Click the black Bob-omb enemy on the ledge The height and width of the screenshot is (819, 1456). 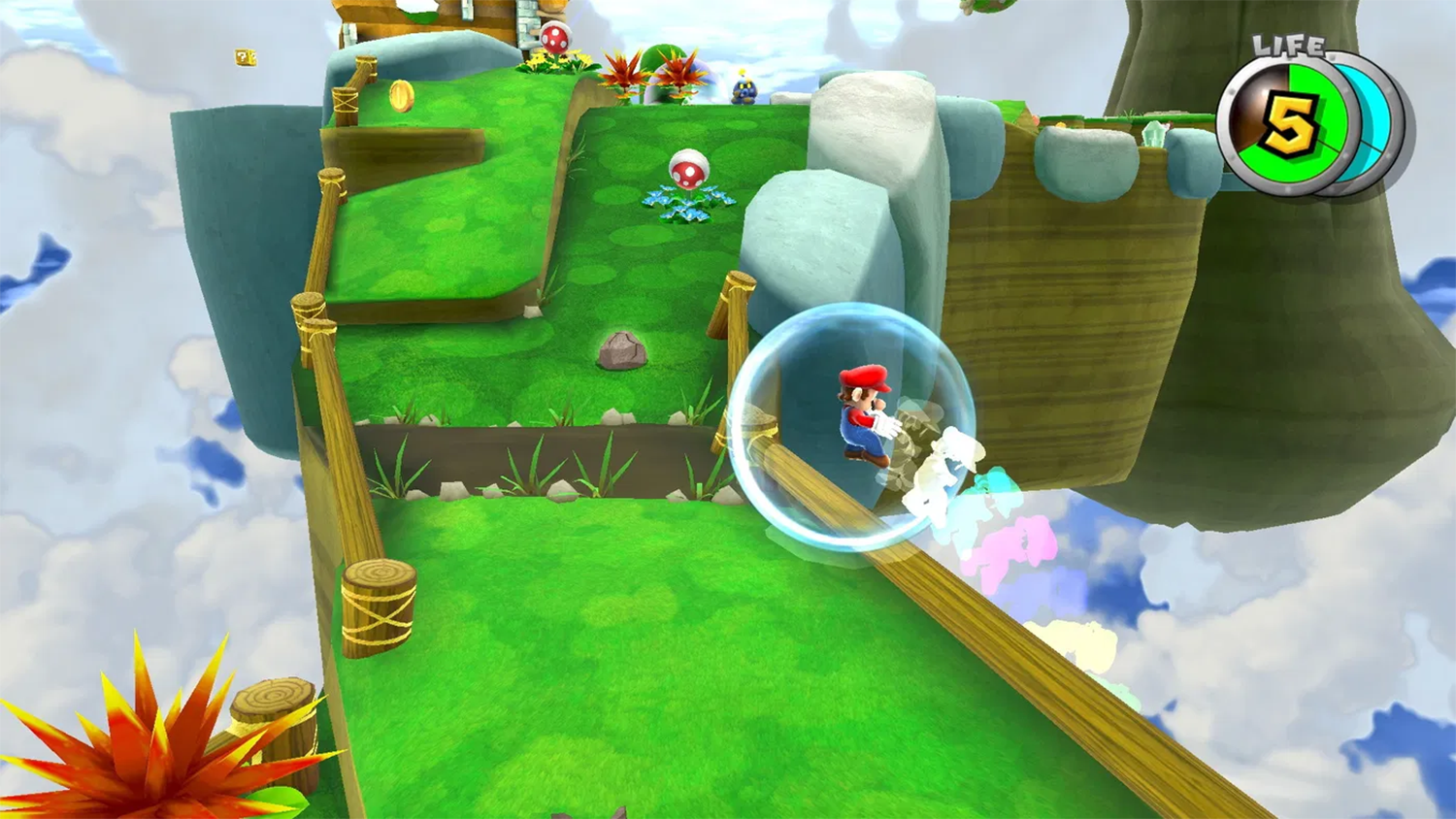[742, 92]
